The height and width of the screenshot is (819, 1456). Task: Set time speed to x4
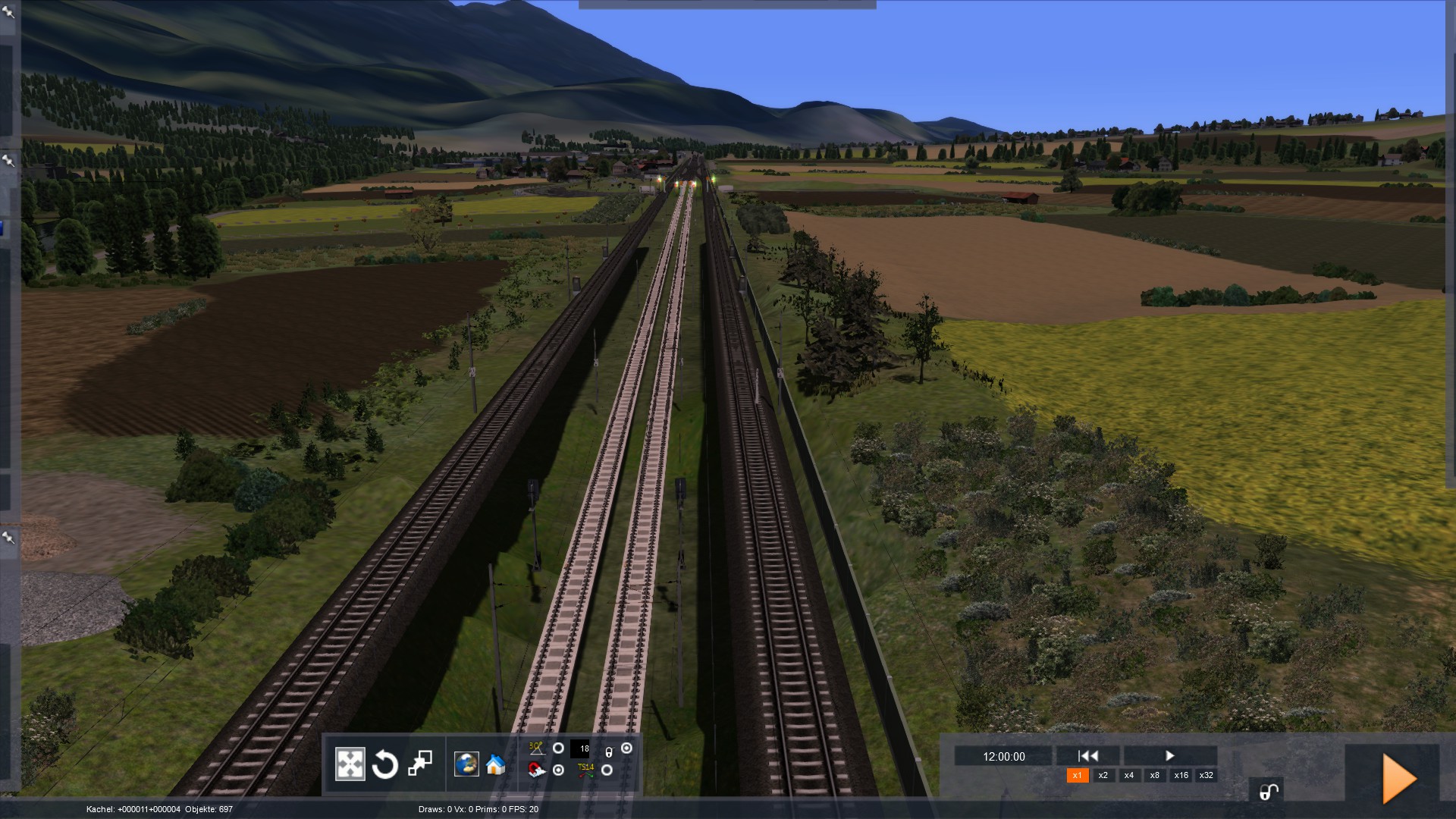pos(1128,775)
